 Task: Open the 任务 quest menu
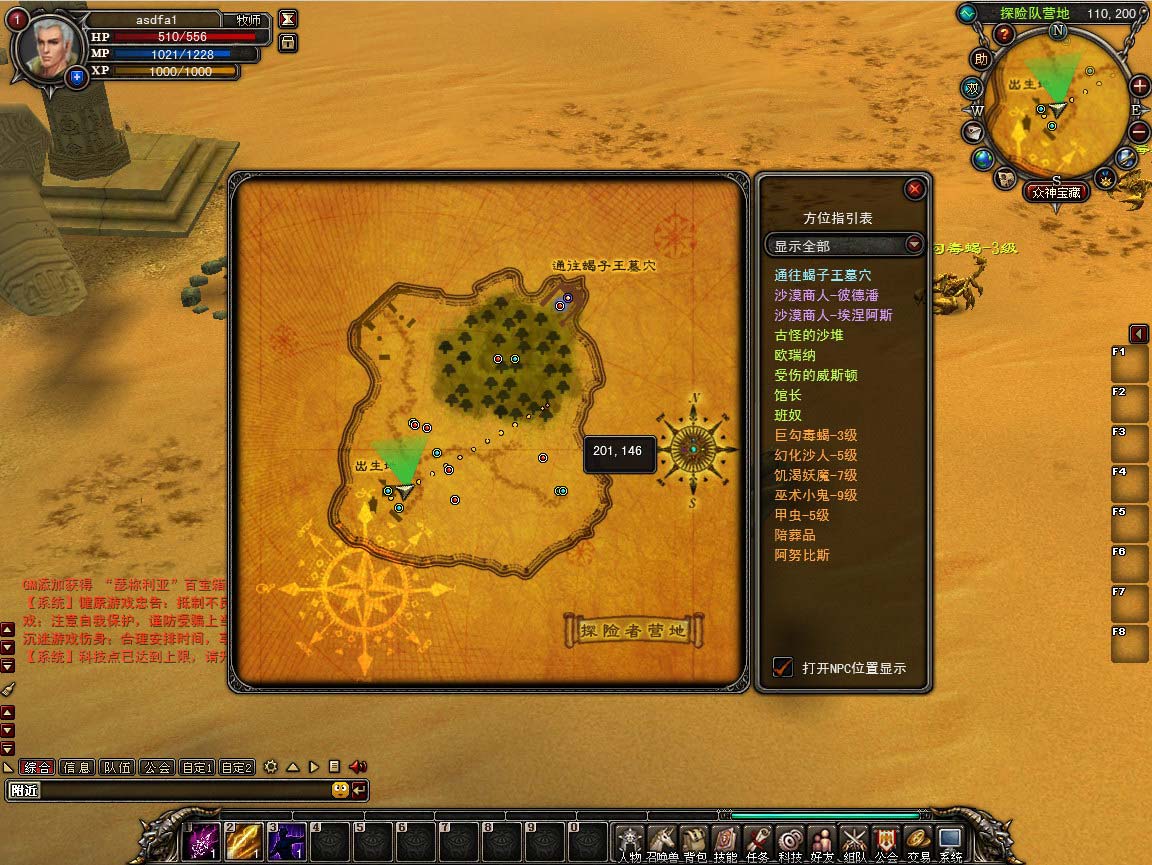pyautogui.click(x=757, y=842)
